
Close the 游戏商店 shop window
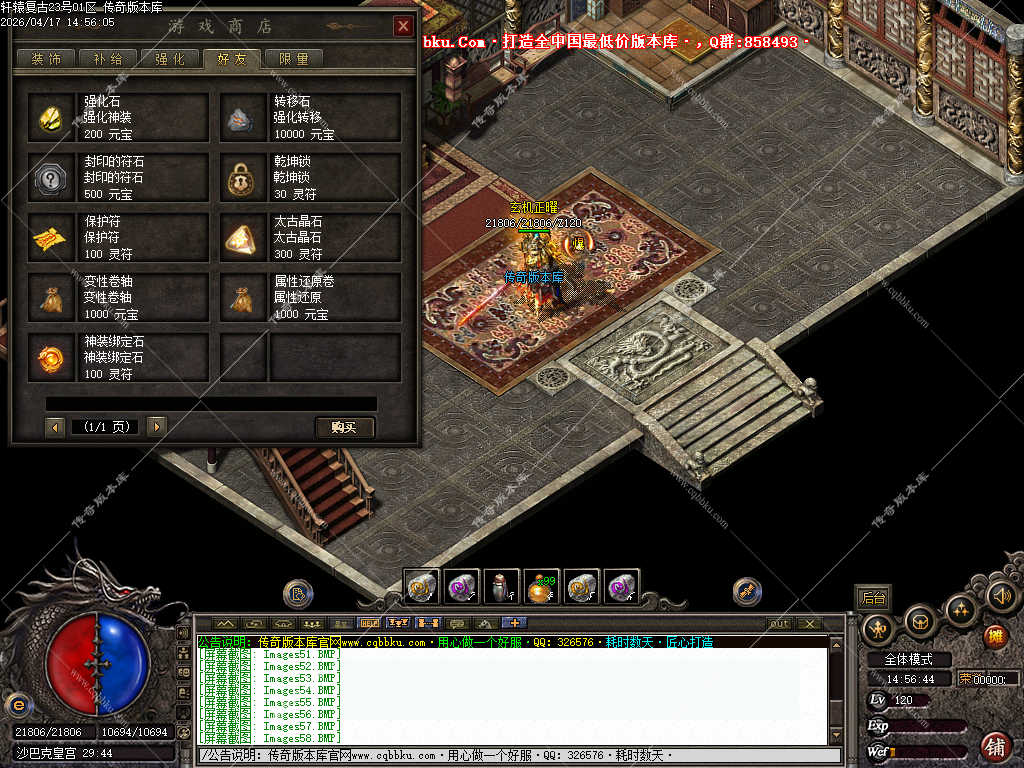tap(403, 26)
